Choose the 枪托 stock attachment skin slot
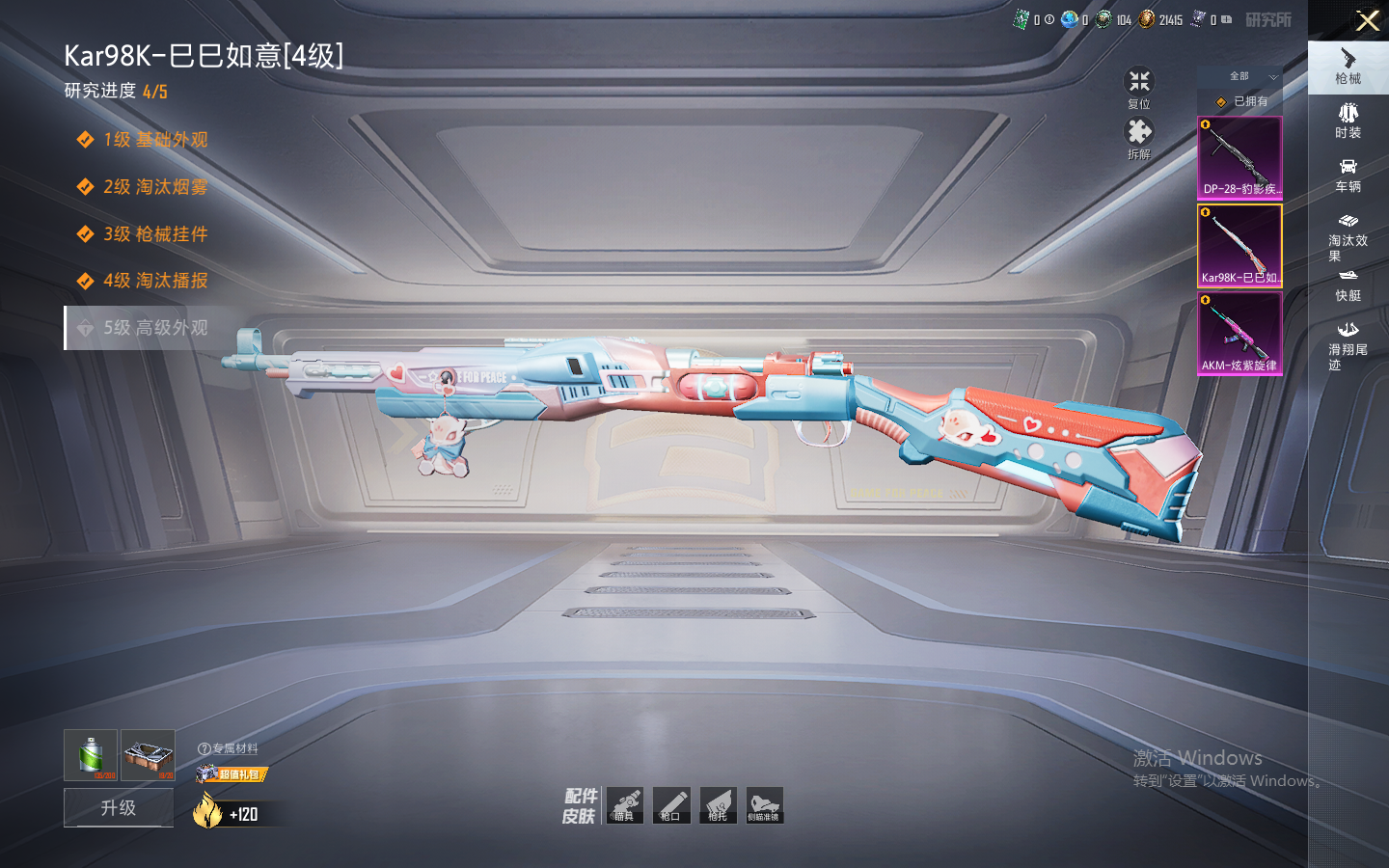The image size is (1389, 868). click(718, 805)
